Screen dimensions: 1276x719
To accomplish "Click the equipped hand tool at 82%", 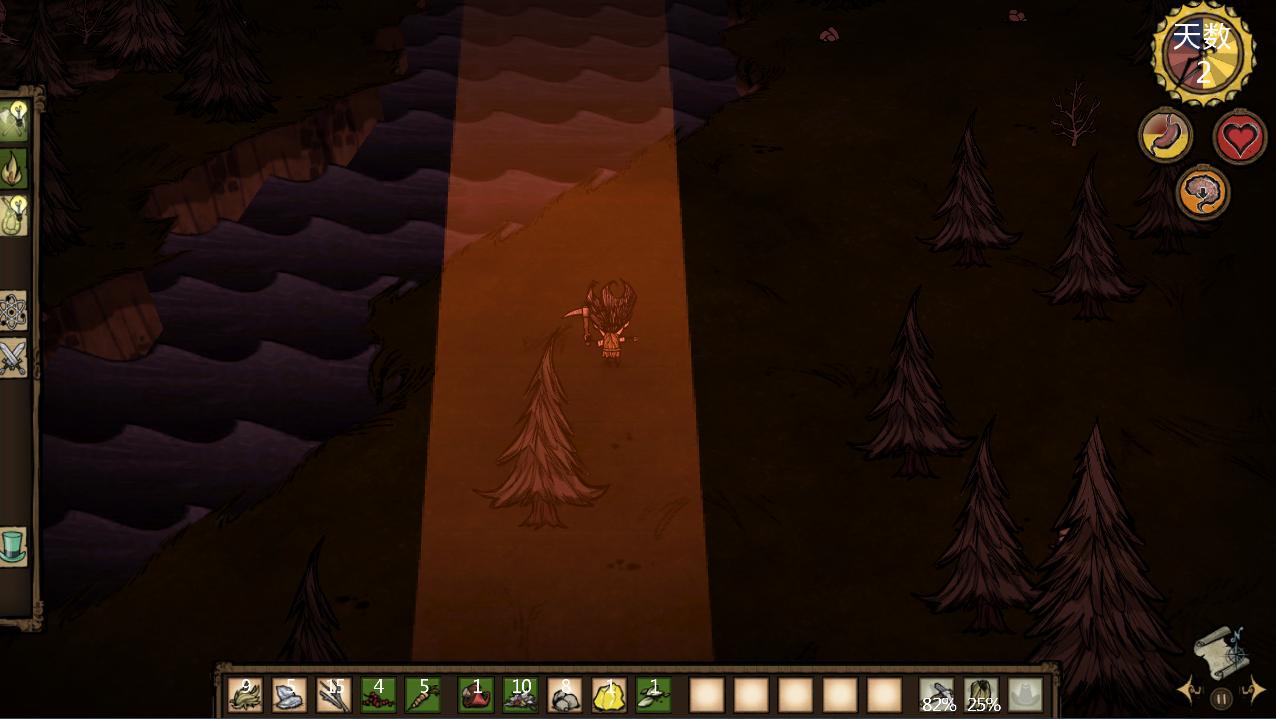I will 937,694.
